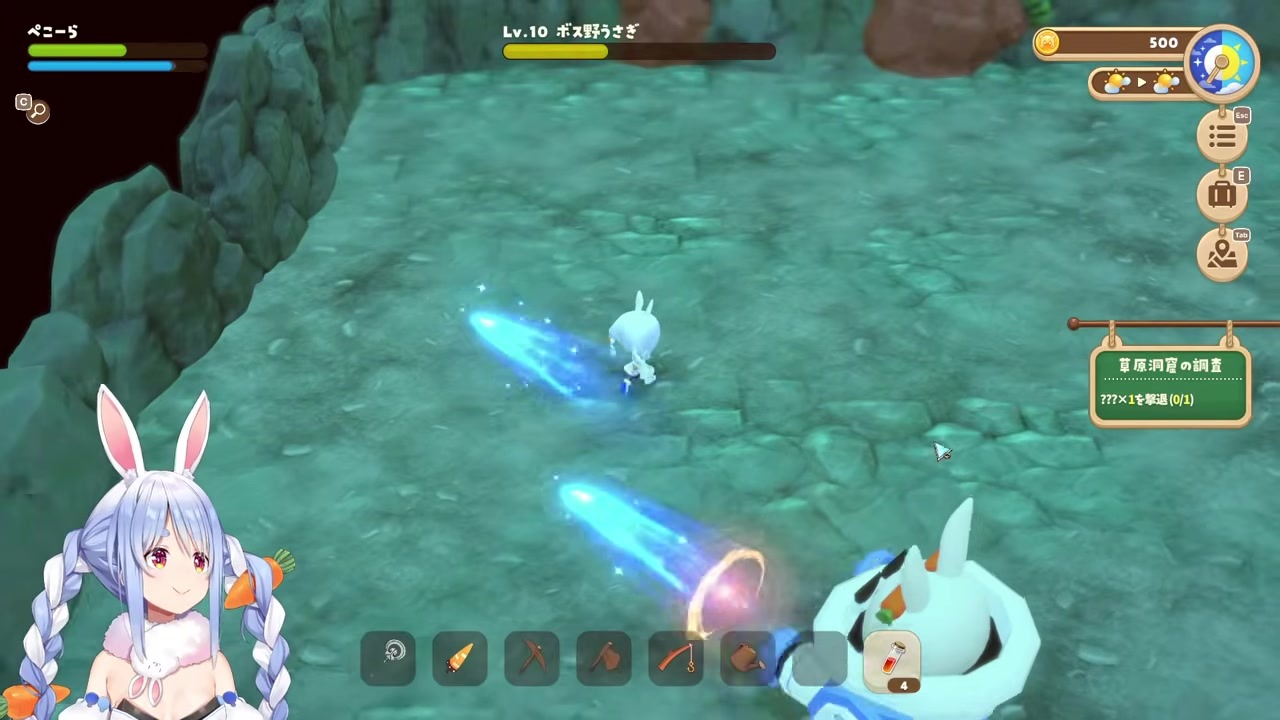
Task: Select the 草原洞窟の調査 quest tracker
Action: point(1169,384)
